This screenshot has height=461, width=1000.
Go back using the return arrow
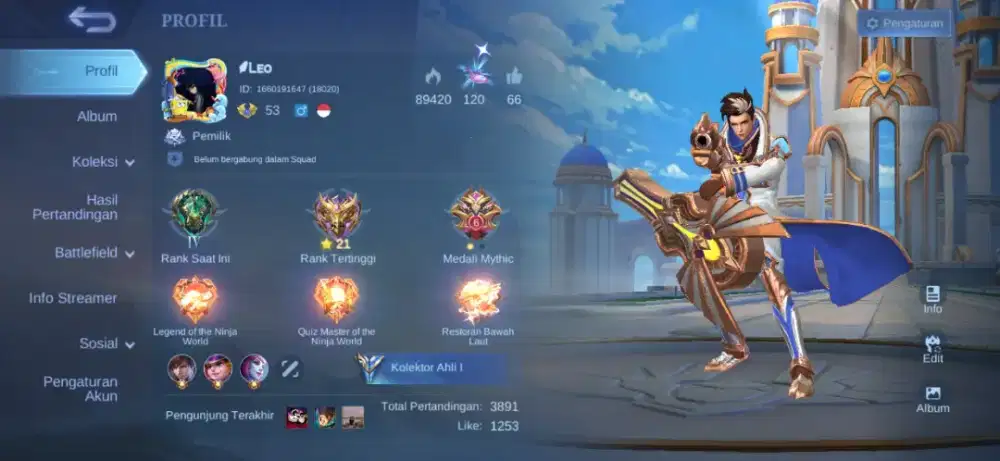pyautogui.click(x=92, y=20)
